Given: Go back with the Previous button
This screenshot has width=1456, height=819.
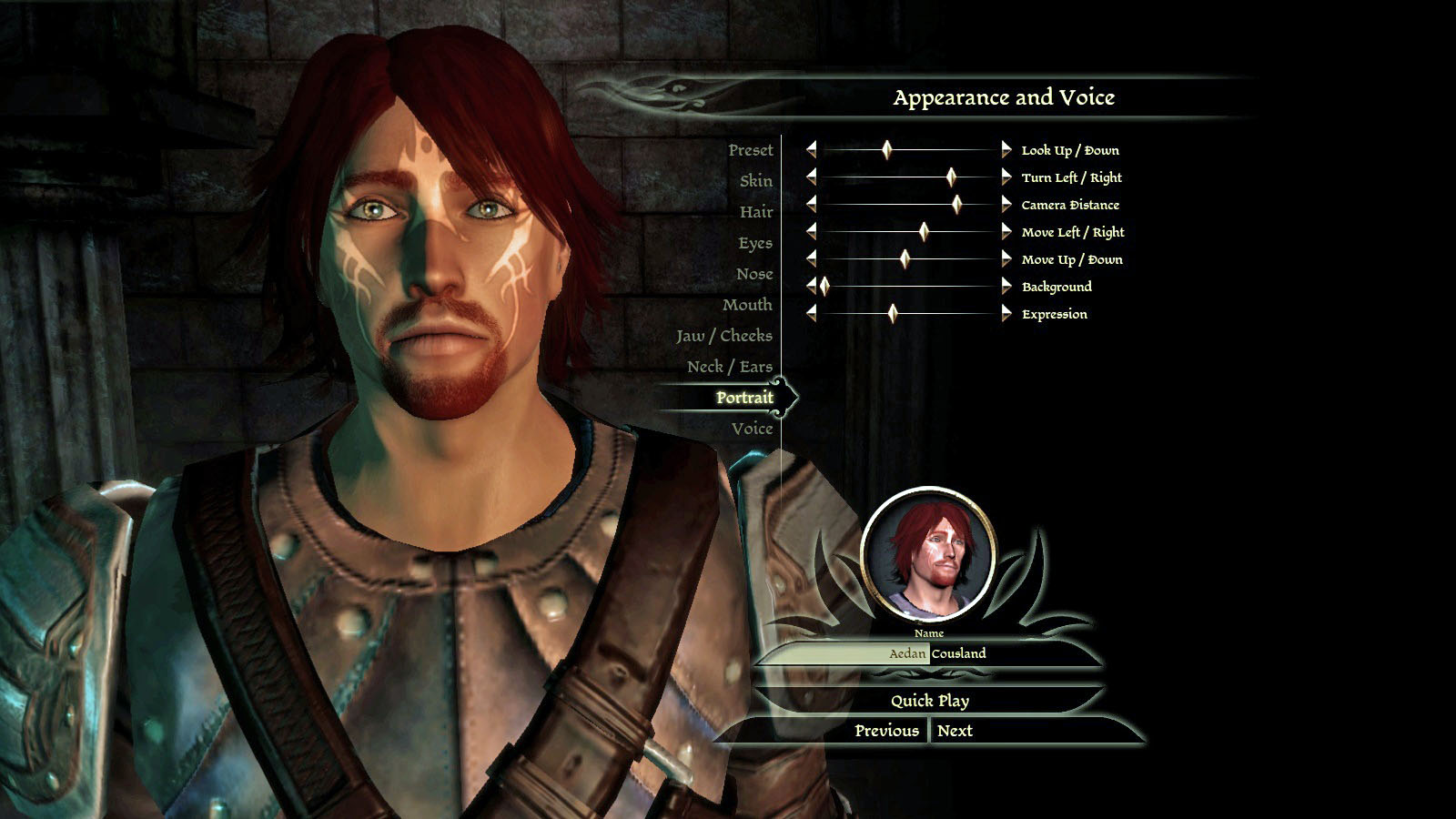Looking at the screenshot, I should pyautogui.click(x=886, y=731).
